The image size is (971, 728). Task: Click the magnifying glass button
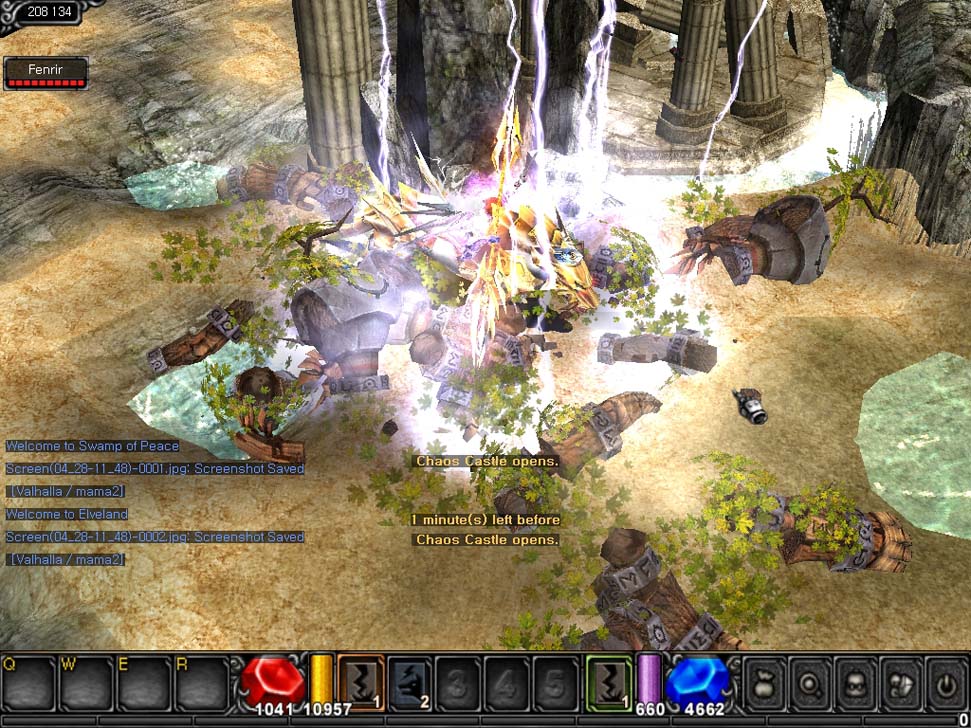point(810,682)
